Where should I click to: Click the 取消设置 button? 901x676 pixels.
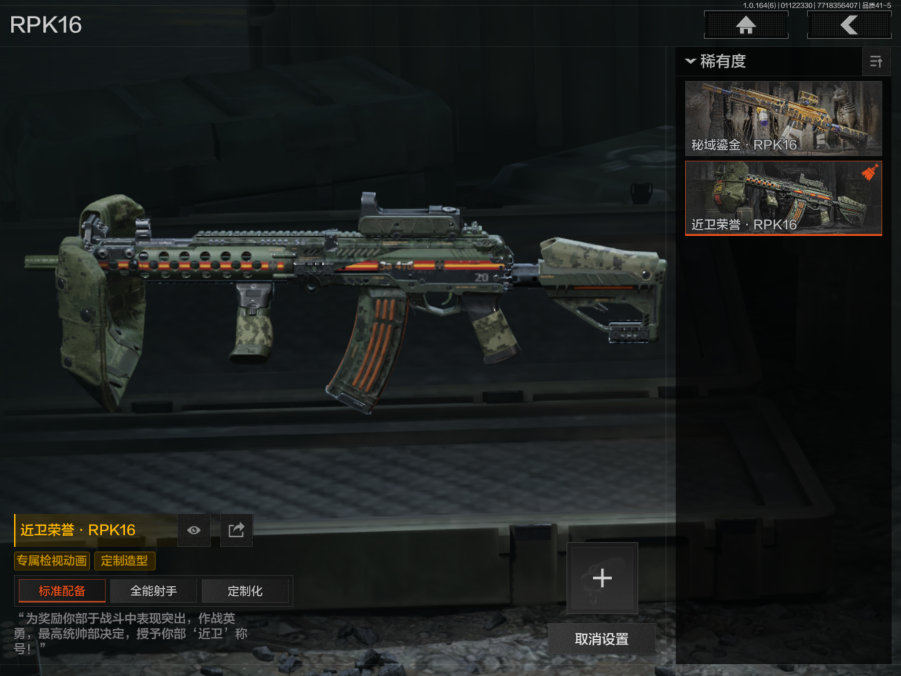[x=601, y=639]
